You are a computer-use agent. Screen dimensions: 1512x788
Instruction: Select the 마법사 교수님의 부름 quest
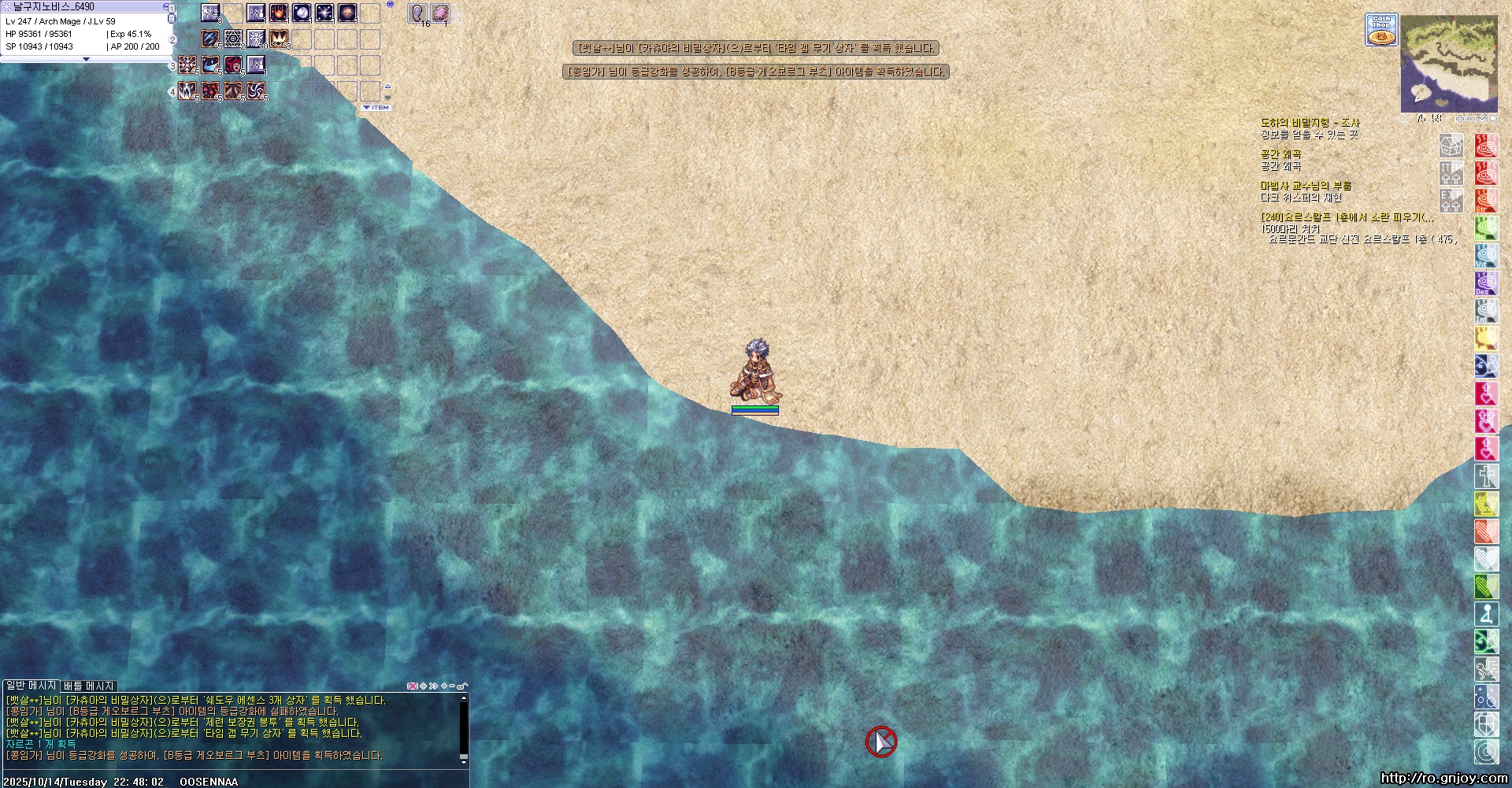(1306, 186)
